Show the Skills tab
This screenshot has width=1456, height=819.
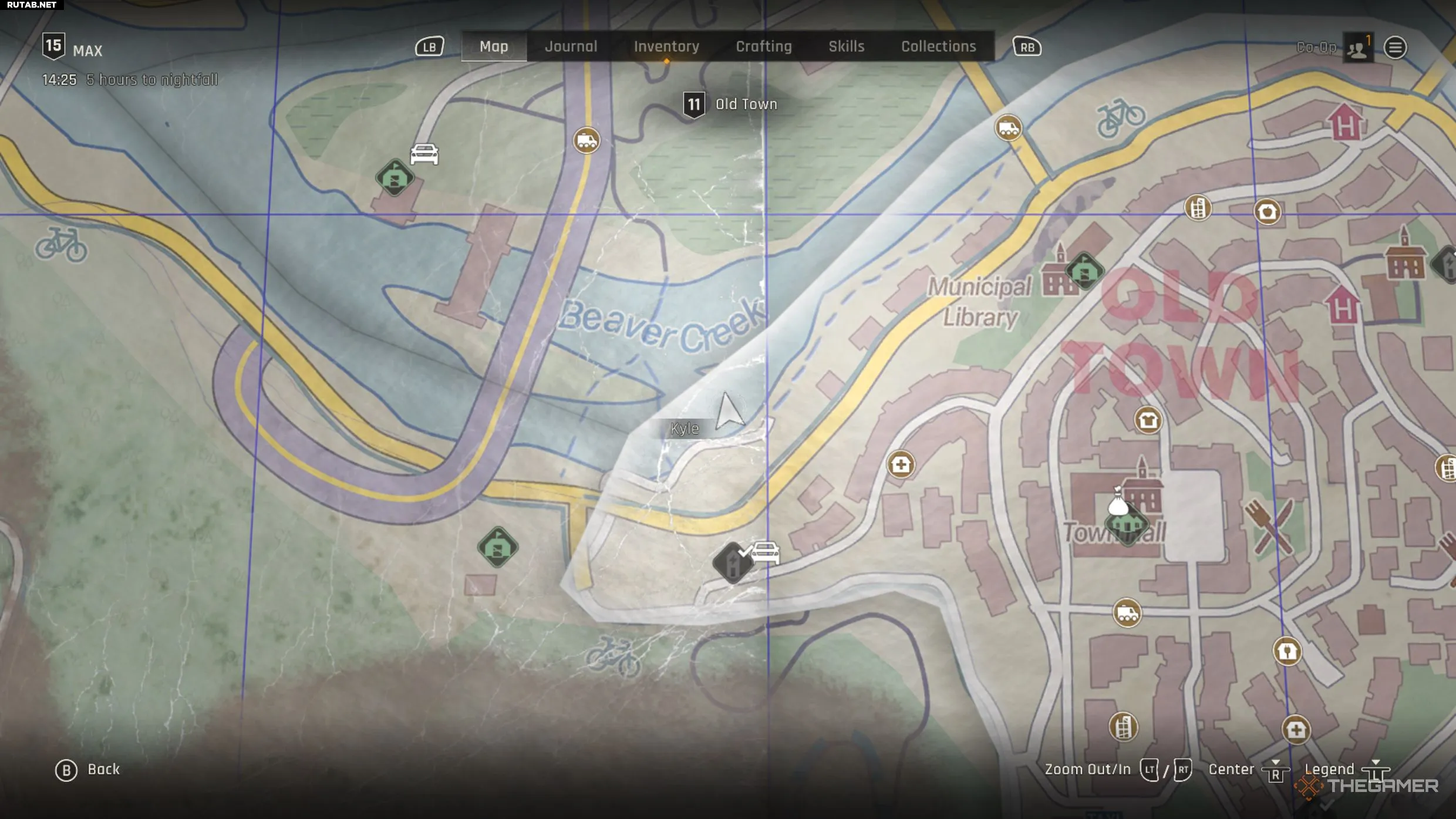pos(846,46)
